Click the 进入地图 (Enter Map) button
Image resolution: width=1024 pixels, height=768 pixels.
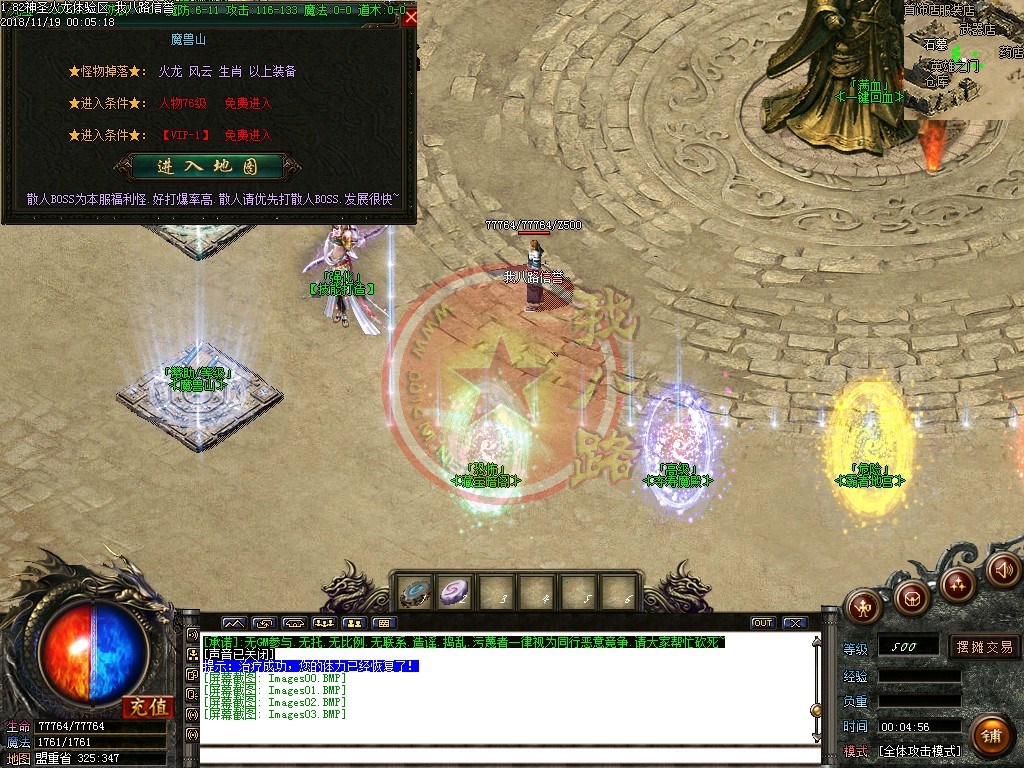pos(207,166)
